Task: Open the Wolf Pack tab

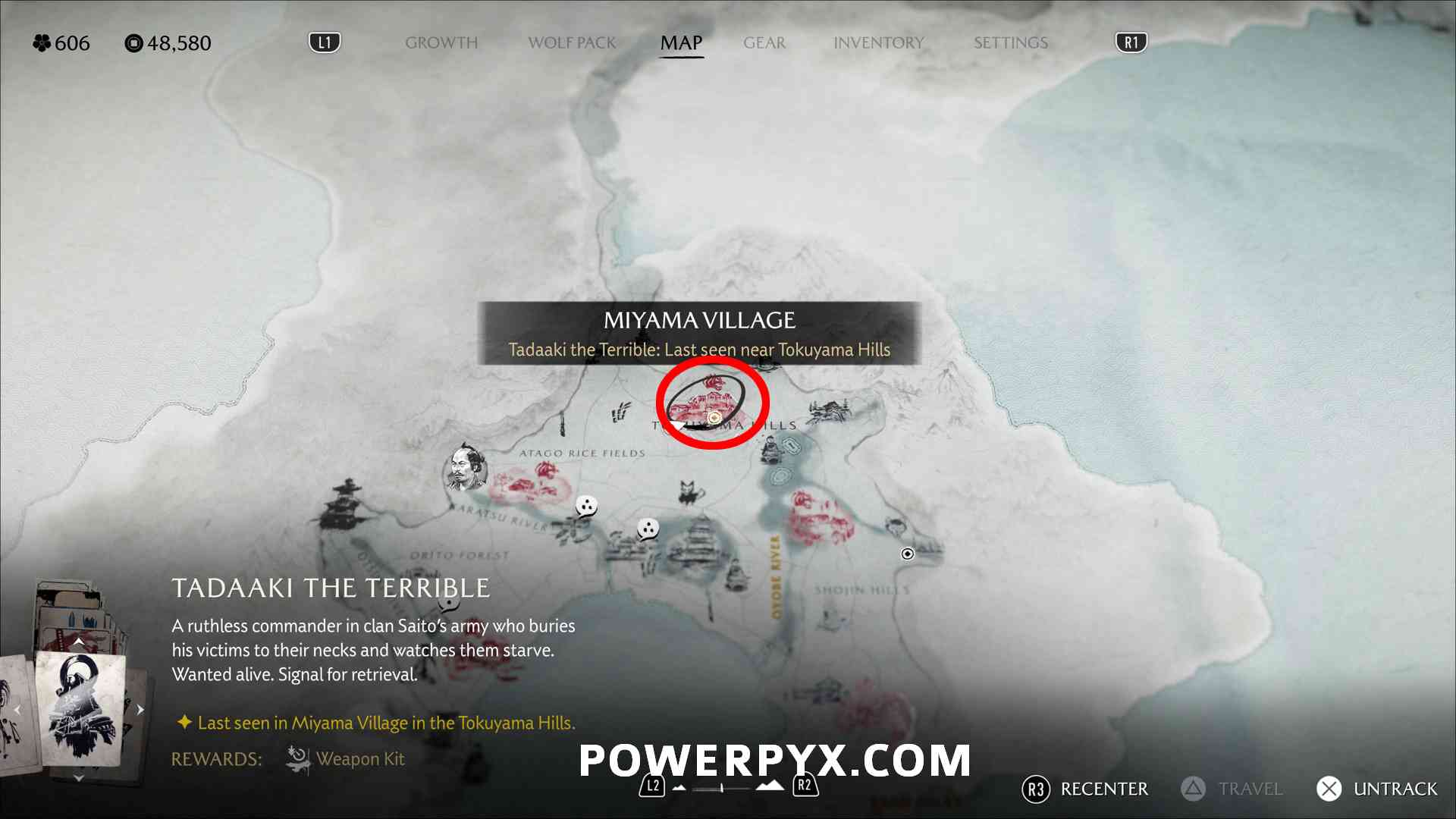Action: (572, 43)
